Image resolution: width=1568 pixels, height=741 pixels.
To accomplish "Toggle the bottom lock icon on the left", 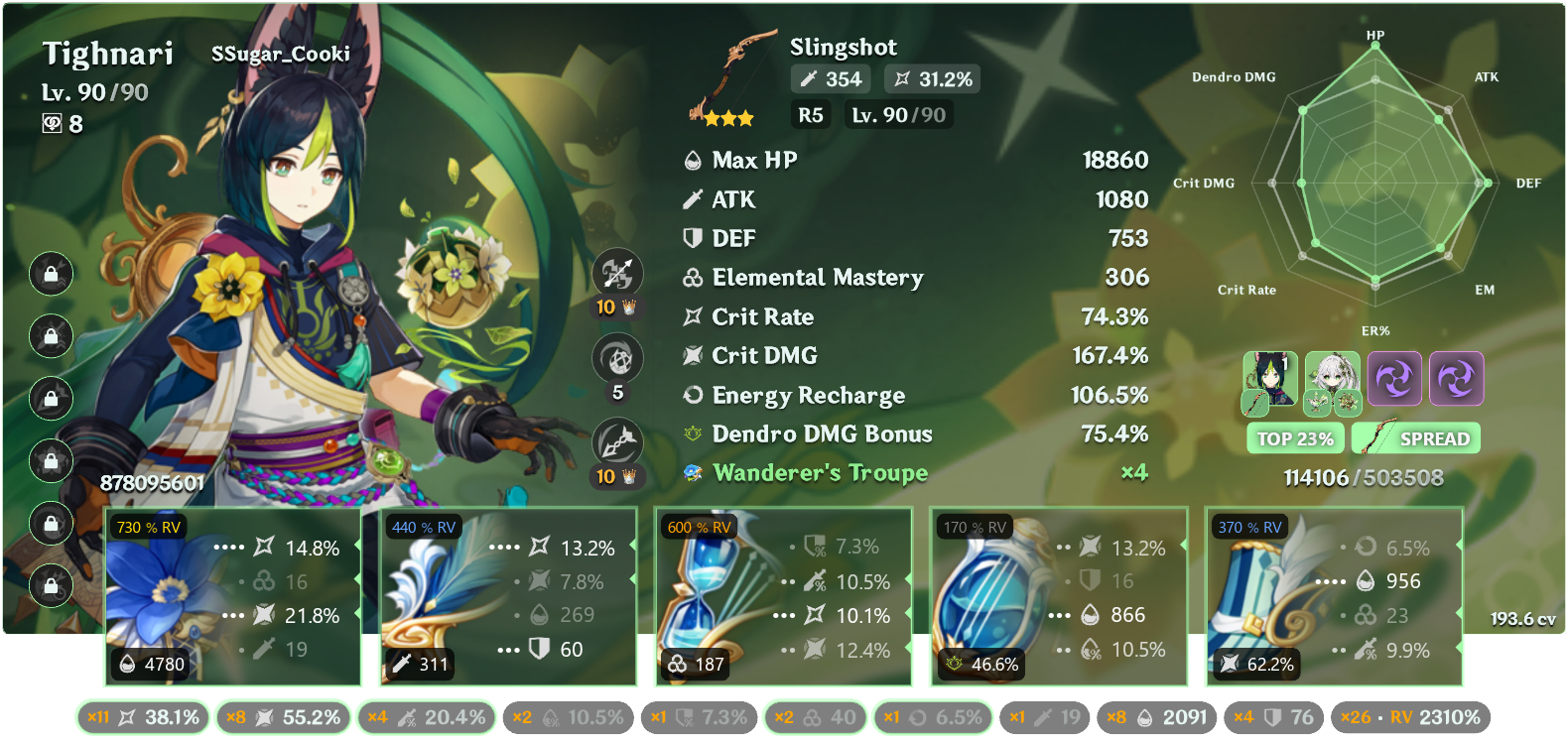I will point(51,585).
